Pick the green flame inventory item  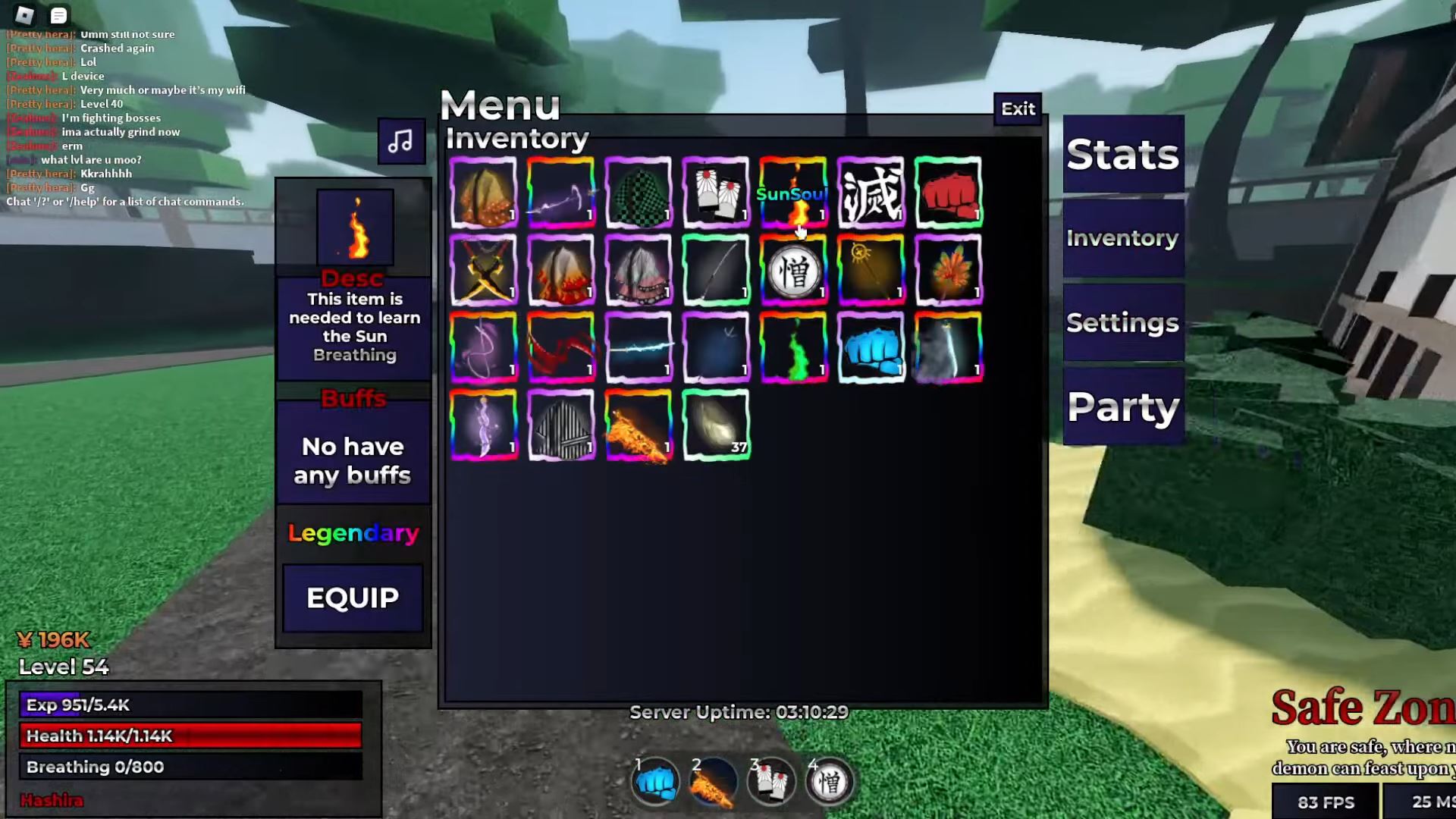click(793, 347)
